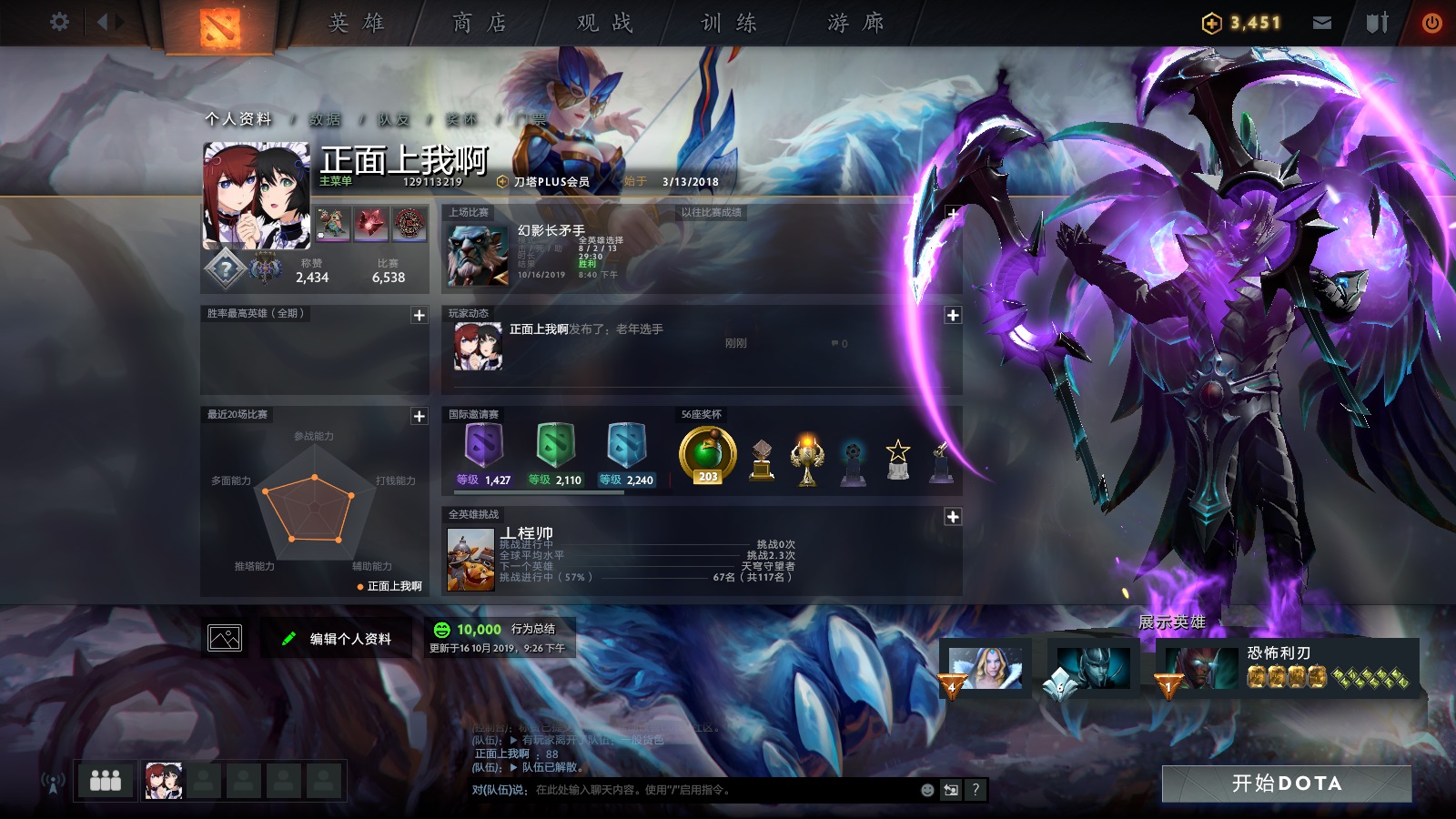Expand the 全英雄挑战 panel with its plus button
The height and width of the screenshot is (819, 1456).
(x=952, y=515)
